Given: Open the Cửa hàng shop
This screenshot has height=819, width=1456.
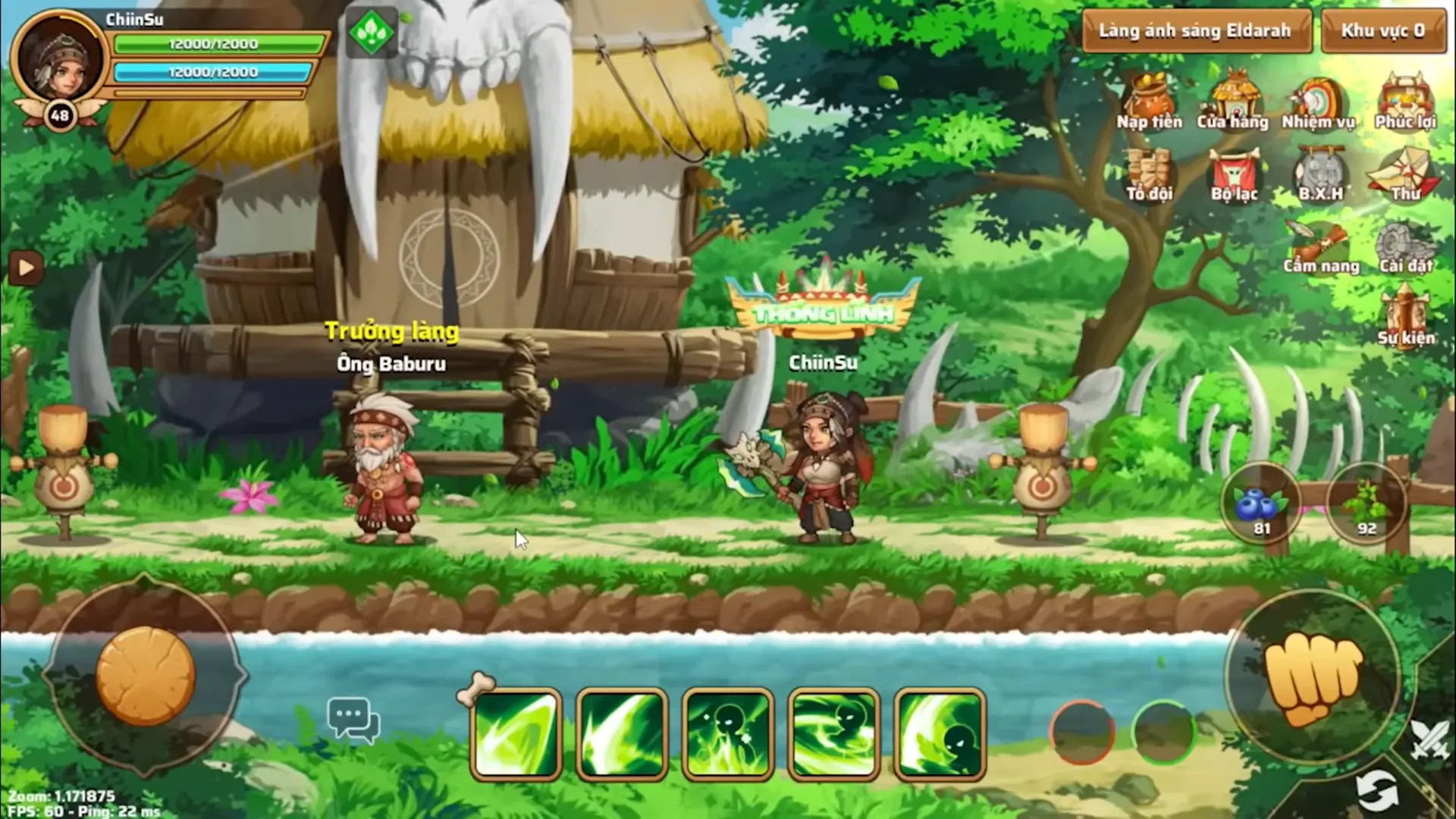Looking at the screenshot, I should (1233, 102).
